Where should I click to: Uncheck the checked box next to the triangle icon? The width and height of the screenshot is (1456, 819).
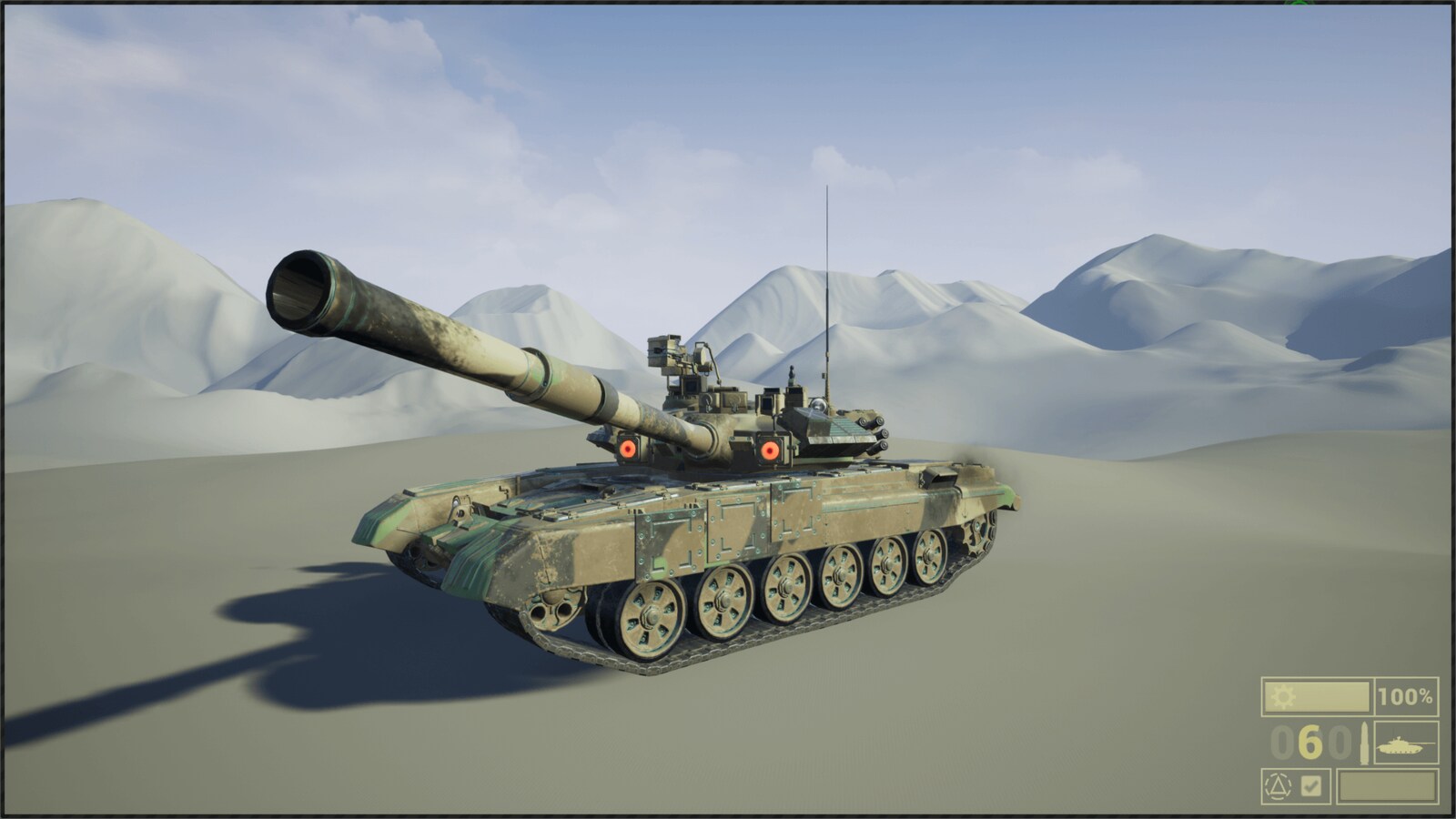(1310, 786)
